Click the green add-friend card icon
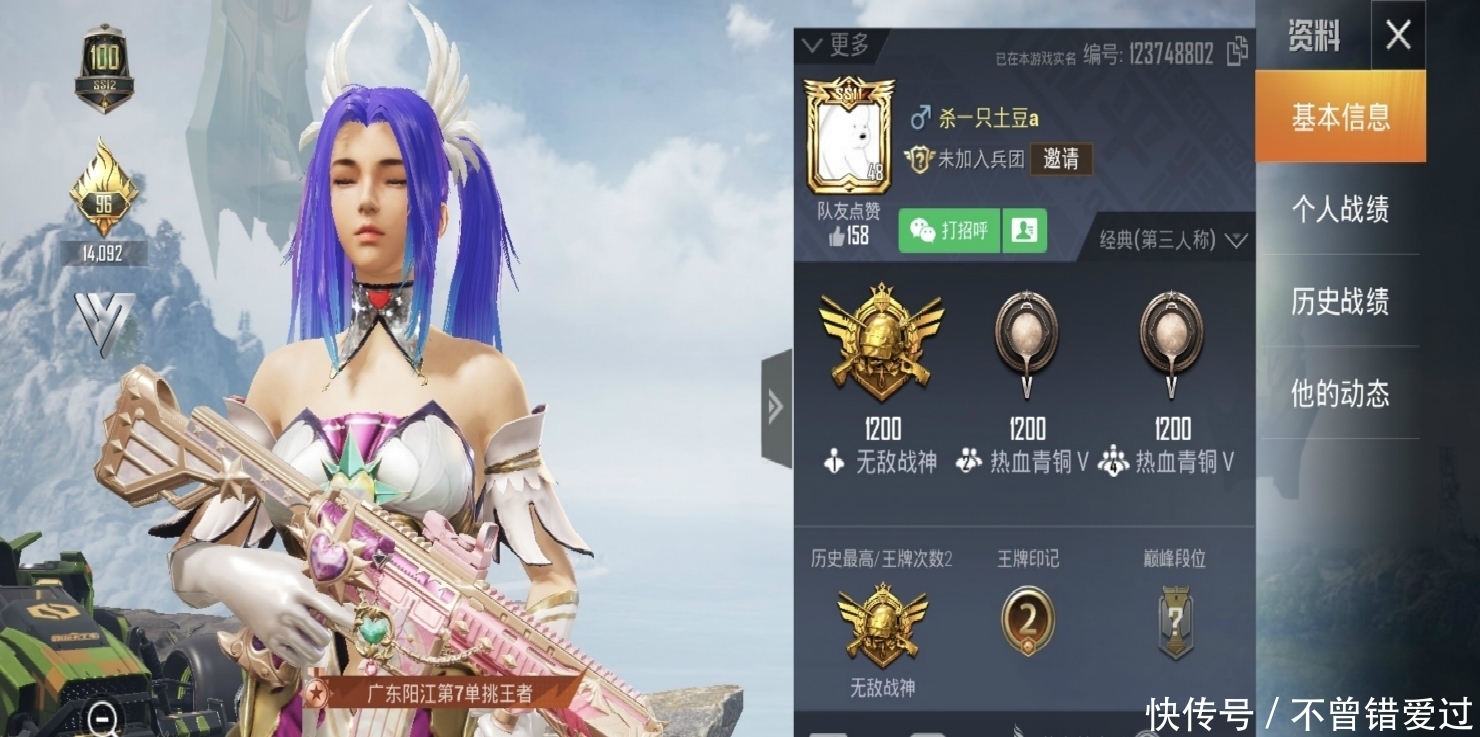 1023,231
